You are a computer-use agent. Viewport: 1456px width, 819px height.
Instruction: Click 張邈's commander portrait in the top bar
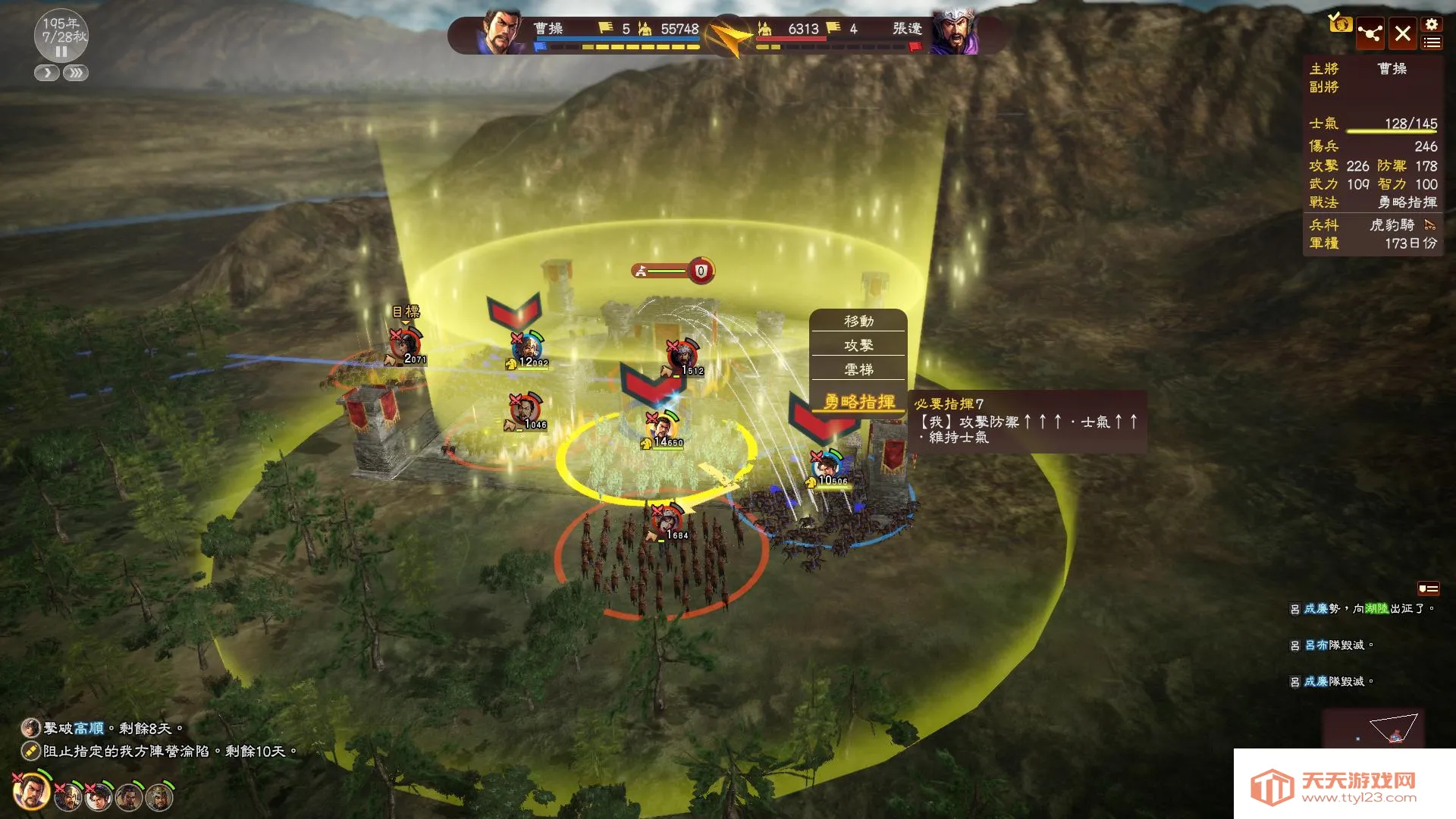pyautogui.click(x=954, y=33)
